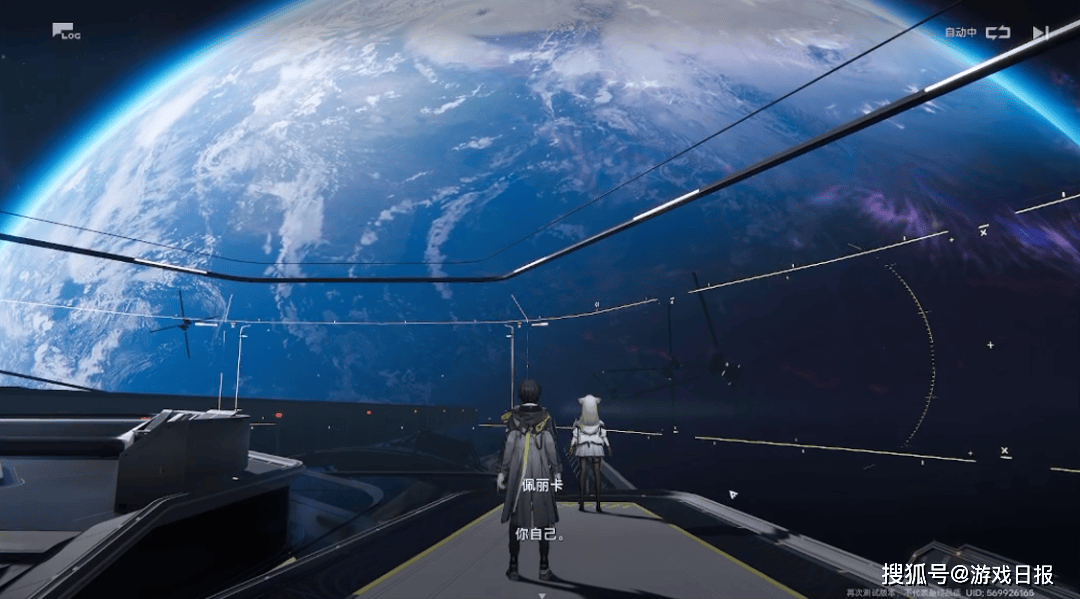Viewport: 1080px width, 599px height.
Task: Advance dialogue via the small down arrow
Action: point(542,593)
